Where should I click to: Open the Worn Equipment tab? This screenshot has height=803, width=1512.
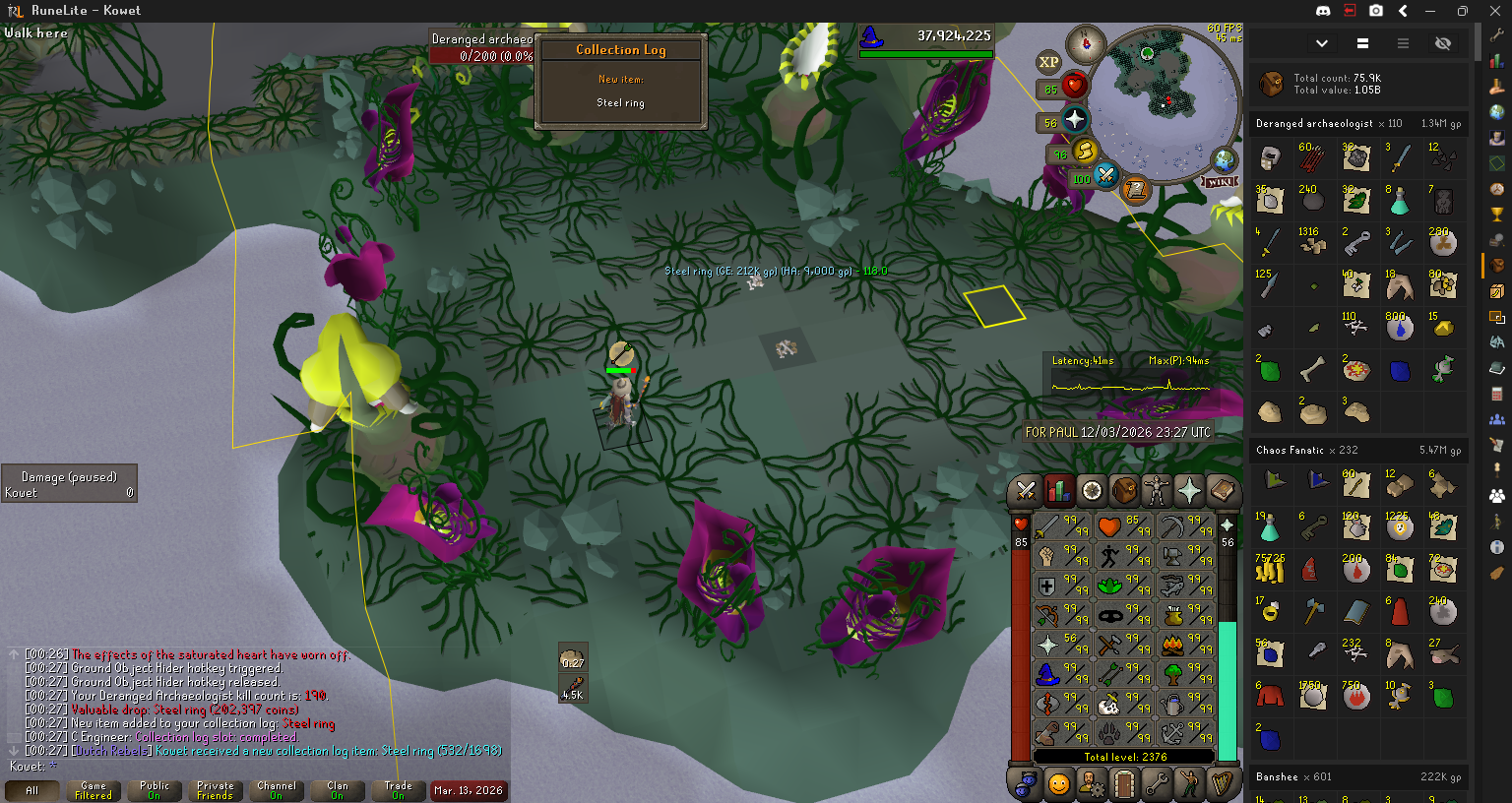1157,490
